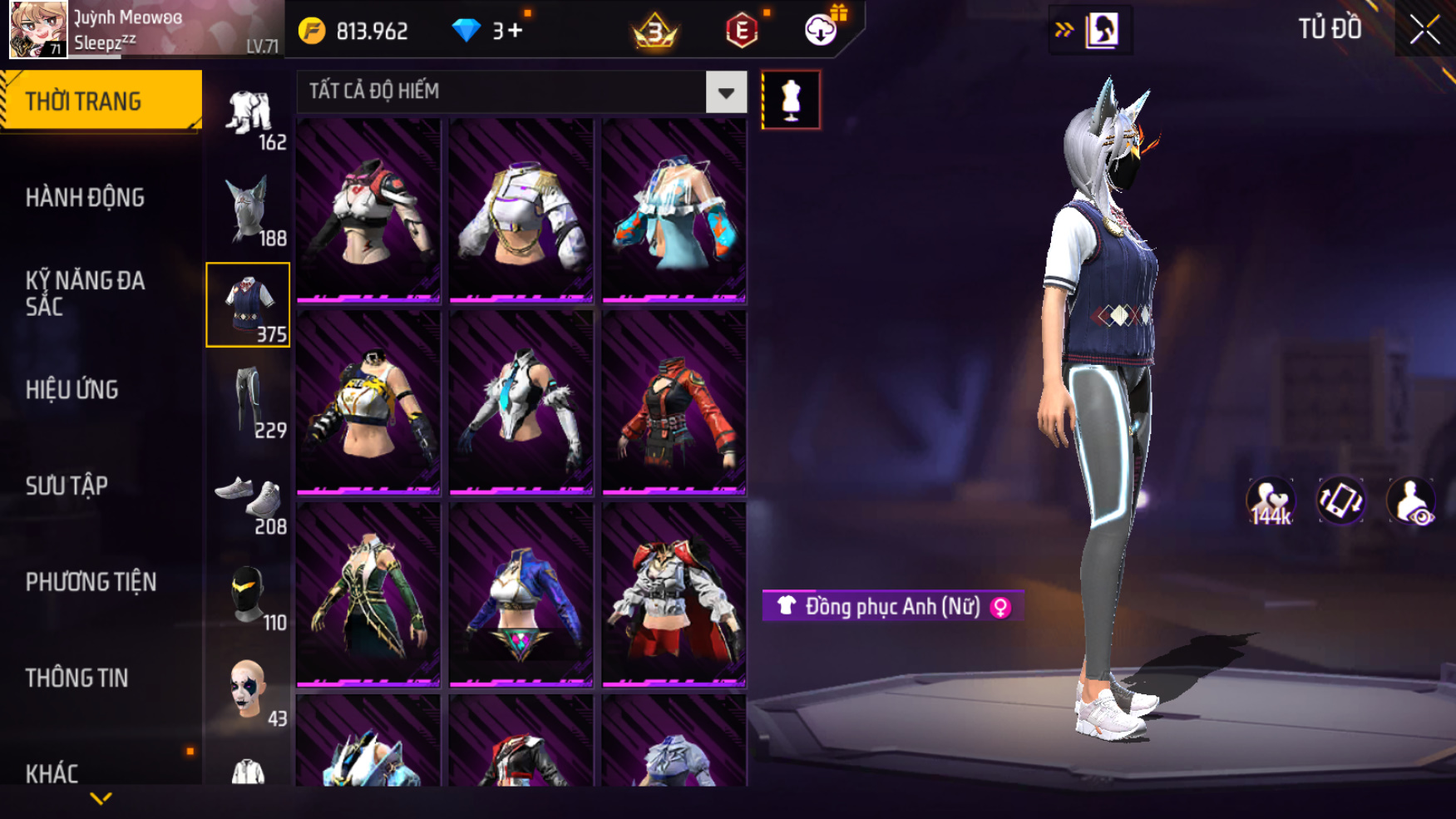
Task: Go to the Sưu Tập tab
Action: (x=67, y=486)
